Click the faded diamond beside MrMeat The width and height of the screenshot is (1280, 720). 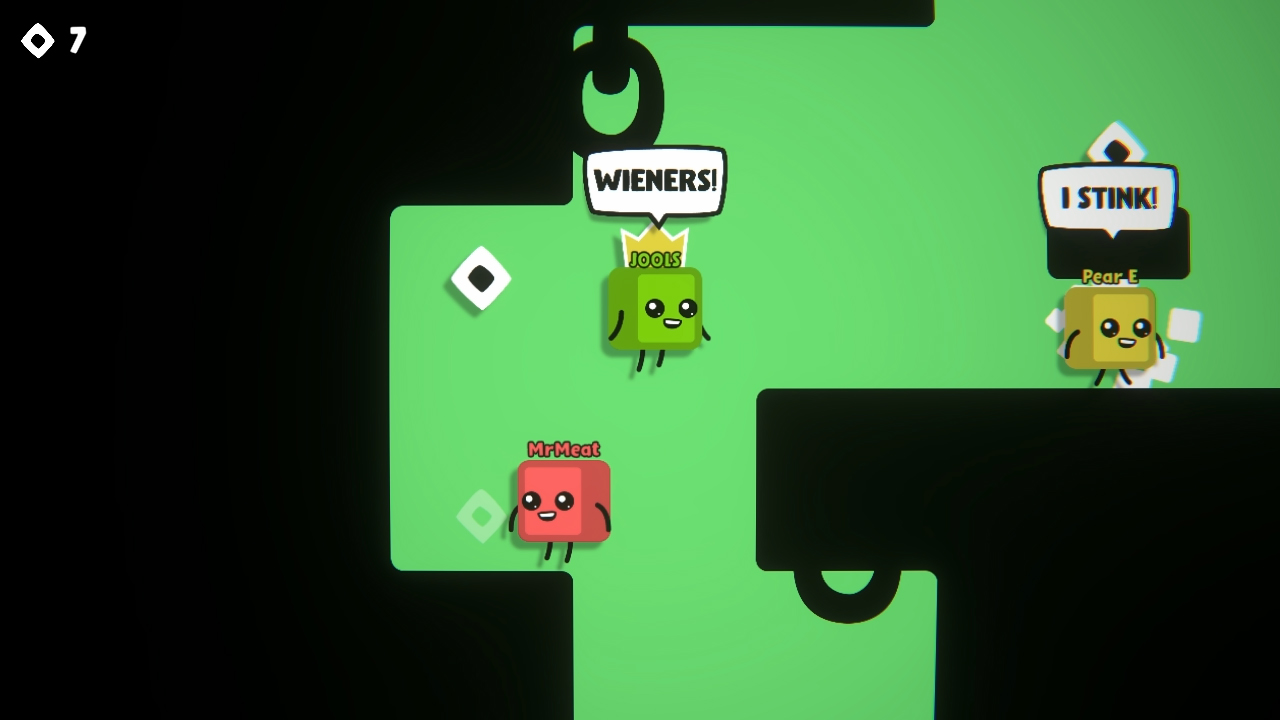coord(480,516)
